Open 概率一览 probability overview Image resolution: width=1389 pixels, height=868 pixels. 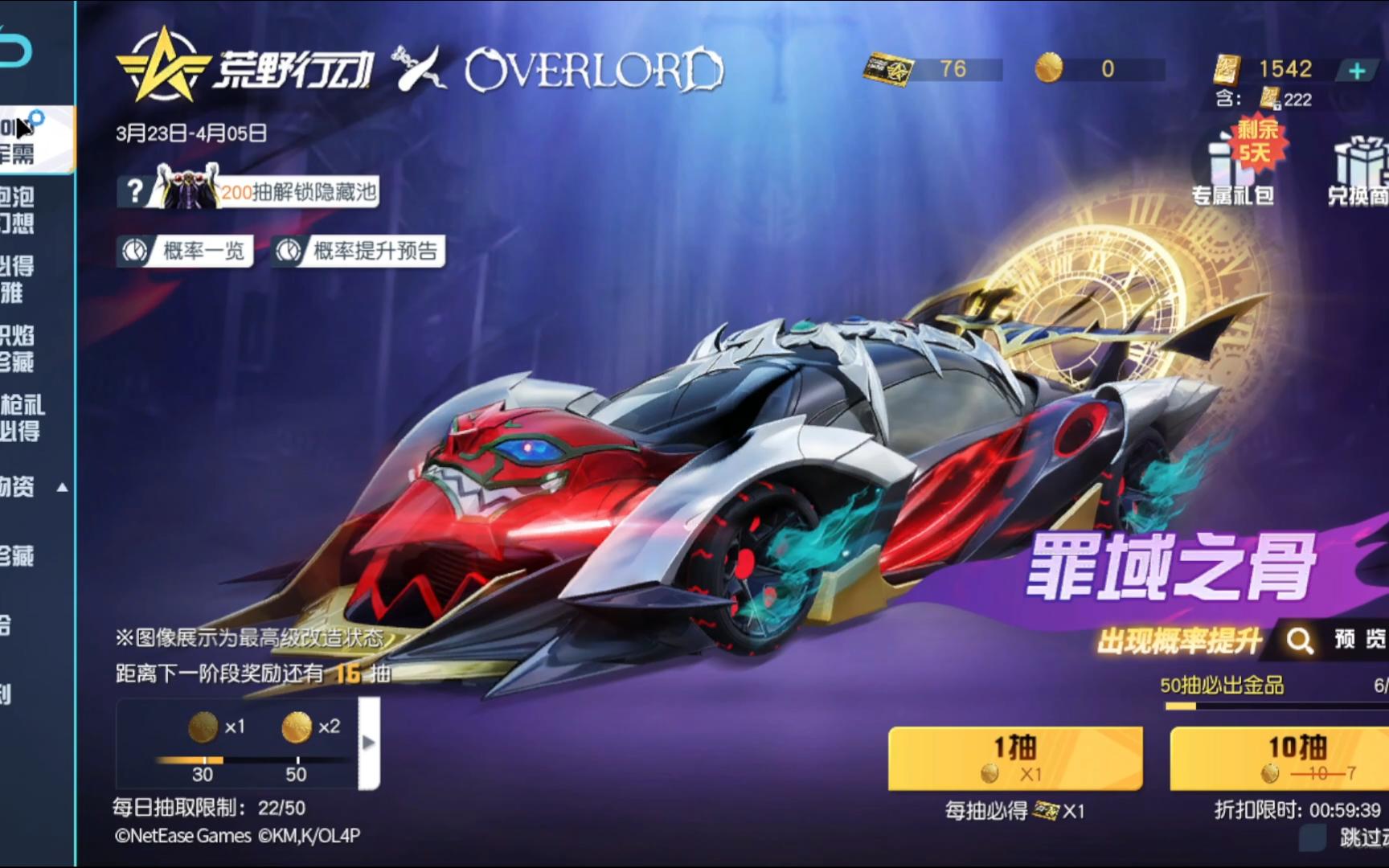(185, 252)
